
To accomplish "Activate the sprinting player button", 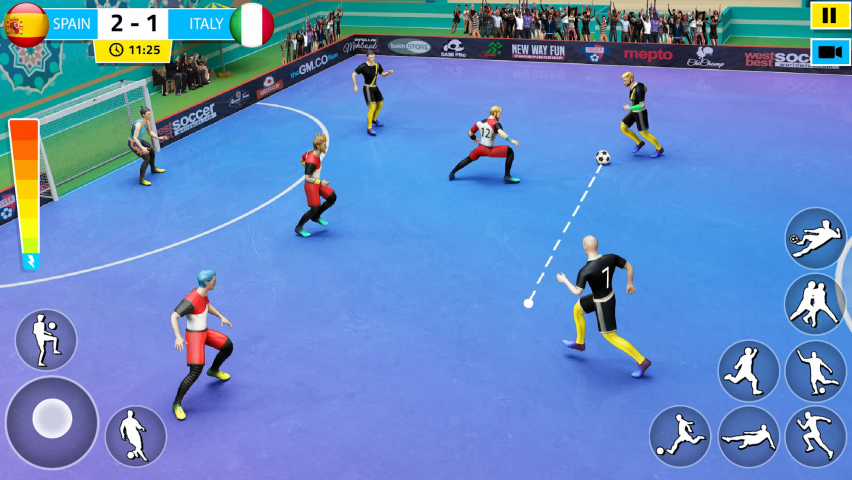I will (x=815, y=437).
